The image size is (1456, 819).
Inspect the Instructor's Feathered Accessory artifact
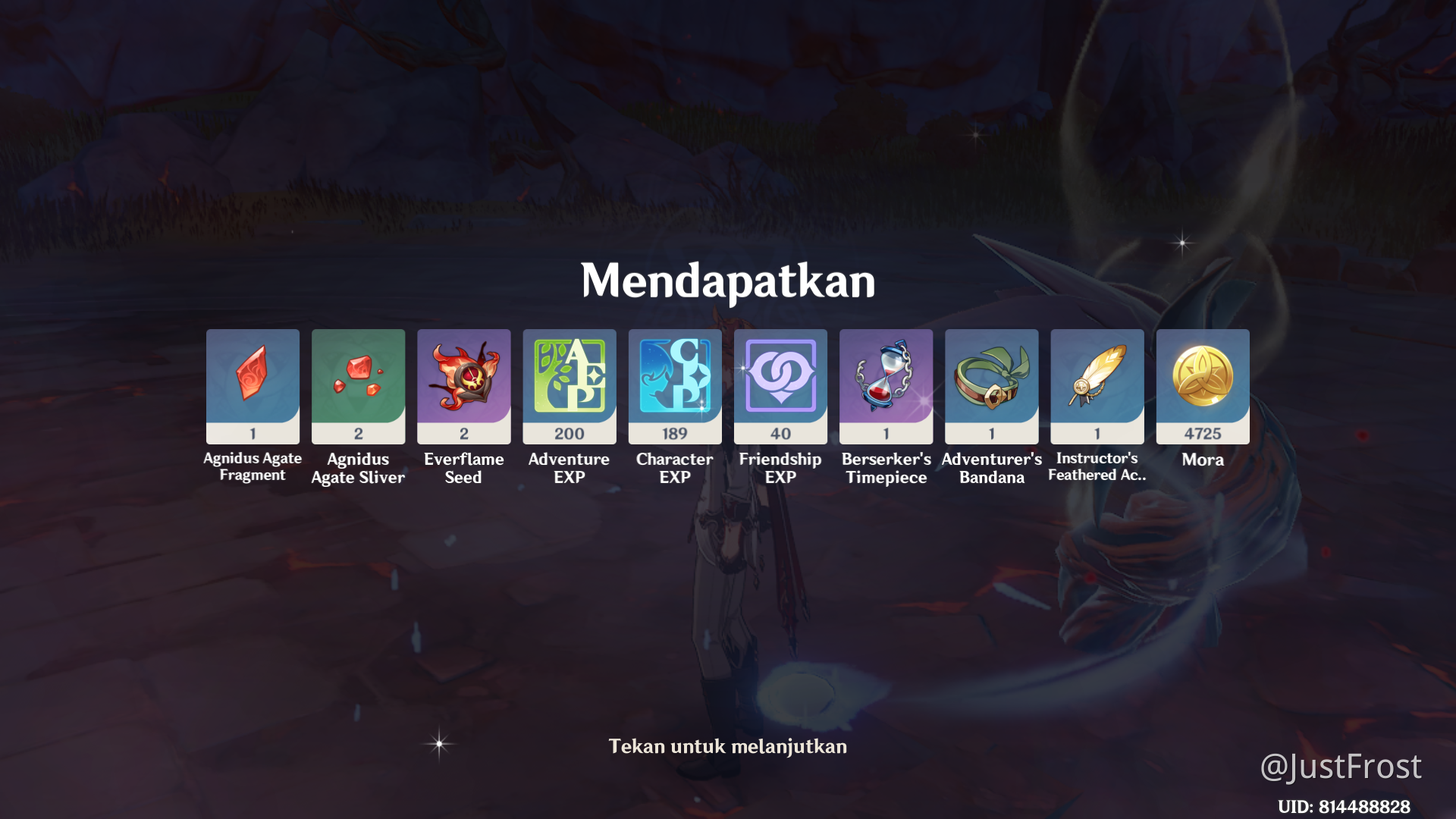coord(1097,385)
